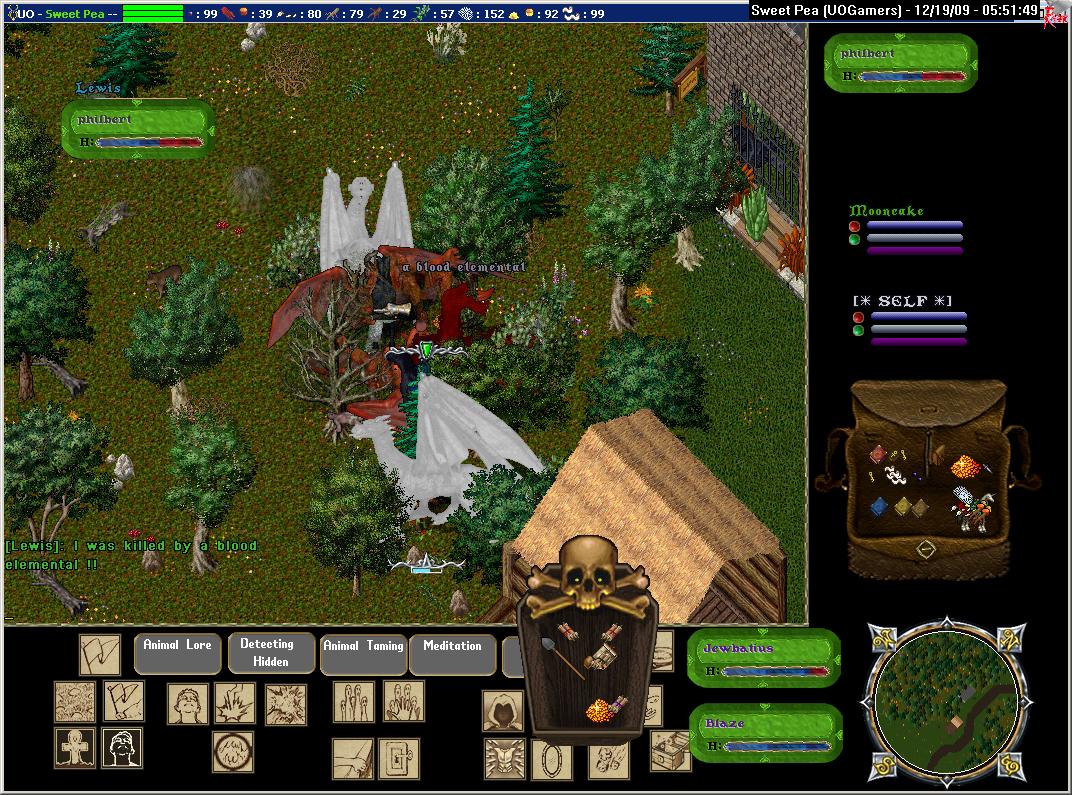Cast the ankh cross spell icon
This screenshot has height=795, width=1072.
tap(75, 747)
